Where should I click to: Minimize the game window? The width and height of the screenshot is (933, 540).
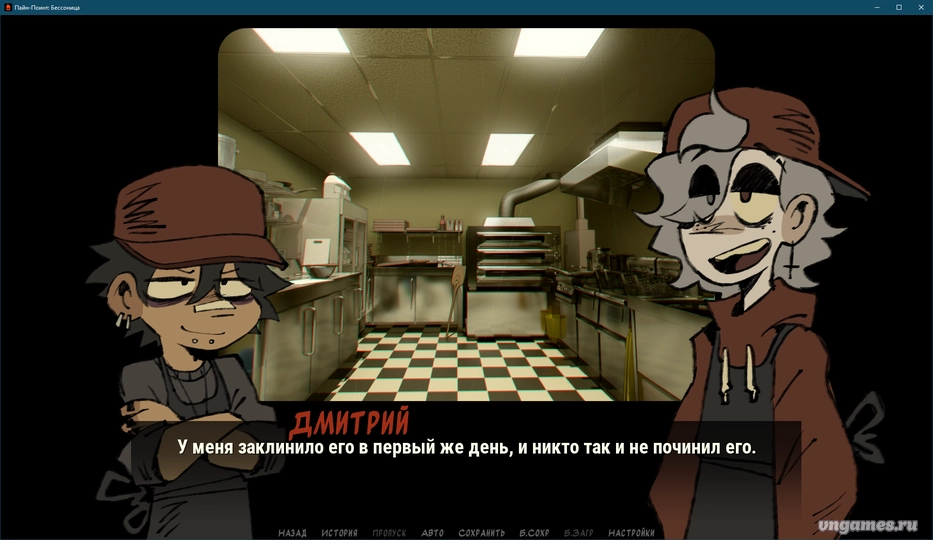click(x=876, y=7)
